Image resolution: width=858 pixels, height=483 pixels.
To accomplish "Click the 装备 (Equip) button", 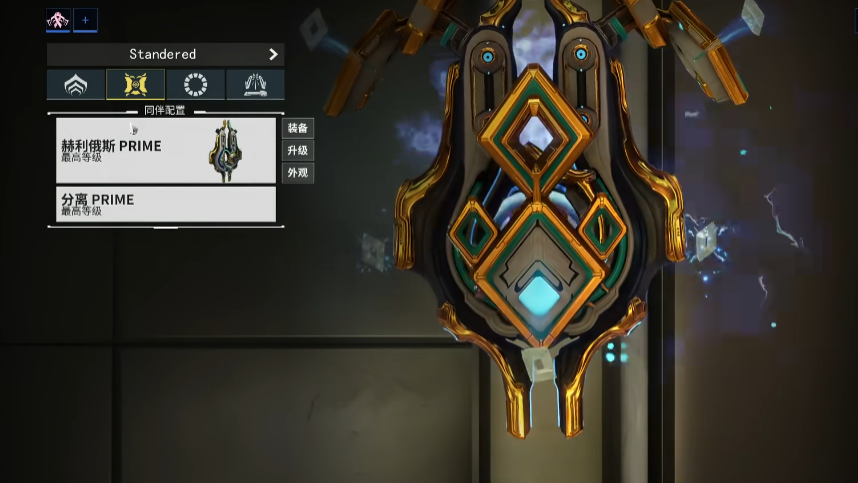I will click(298, 128).
